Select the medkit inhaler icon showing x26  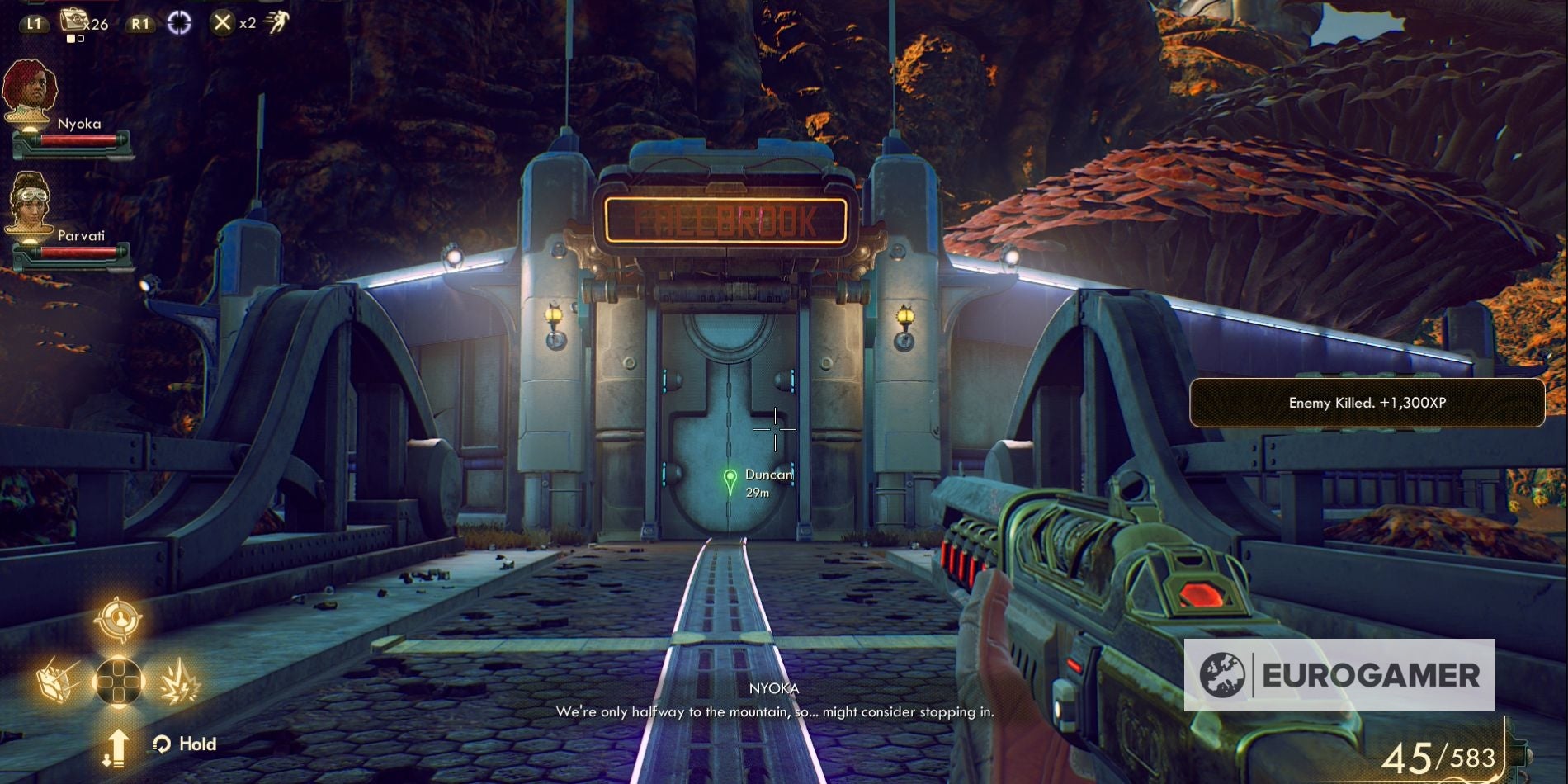point(75,21)
